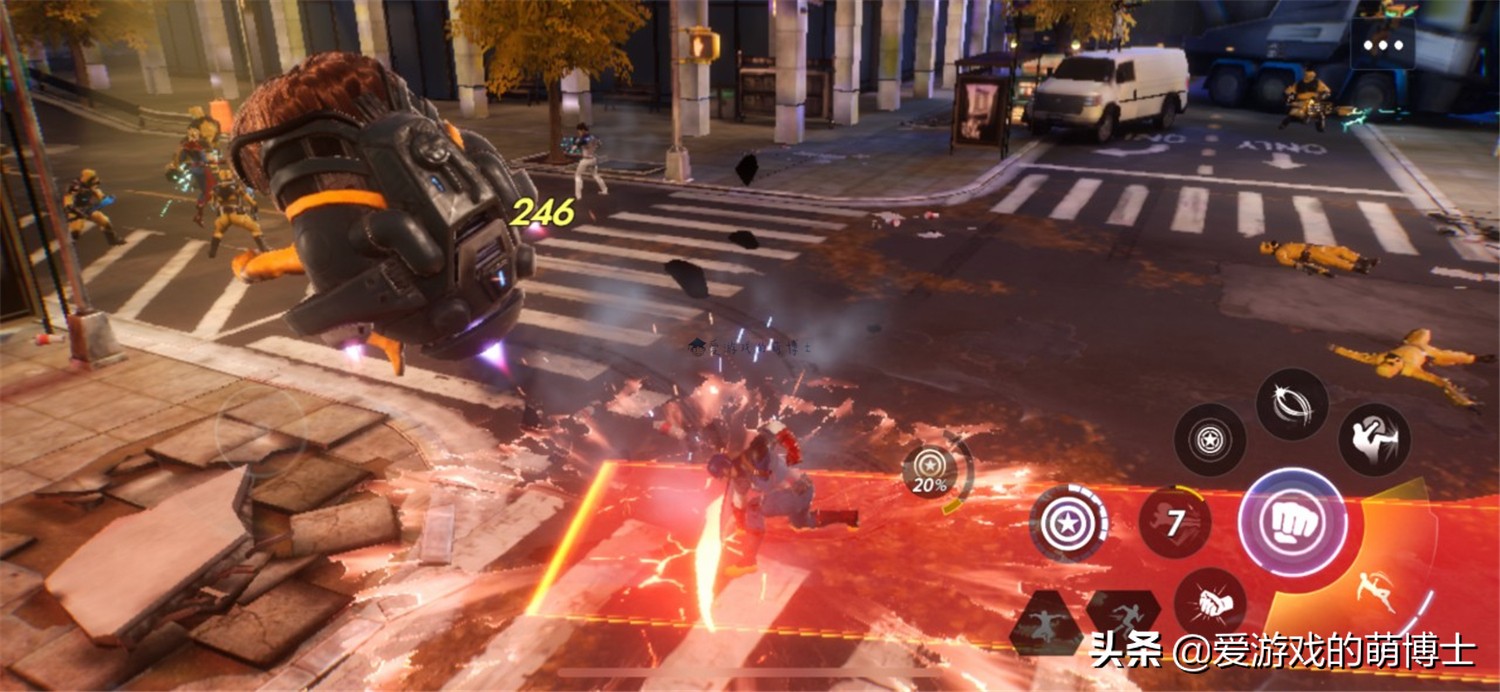Viewport: 1500px width, 692px height.
Task: Select the hexagonal leaping figure icon
Action: coord(1046,622)
